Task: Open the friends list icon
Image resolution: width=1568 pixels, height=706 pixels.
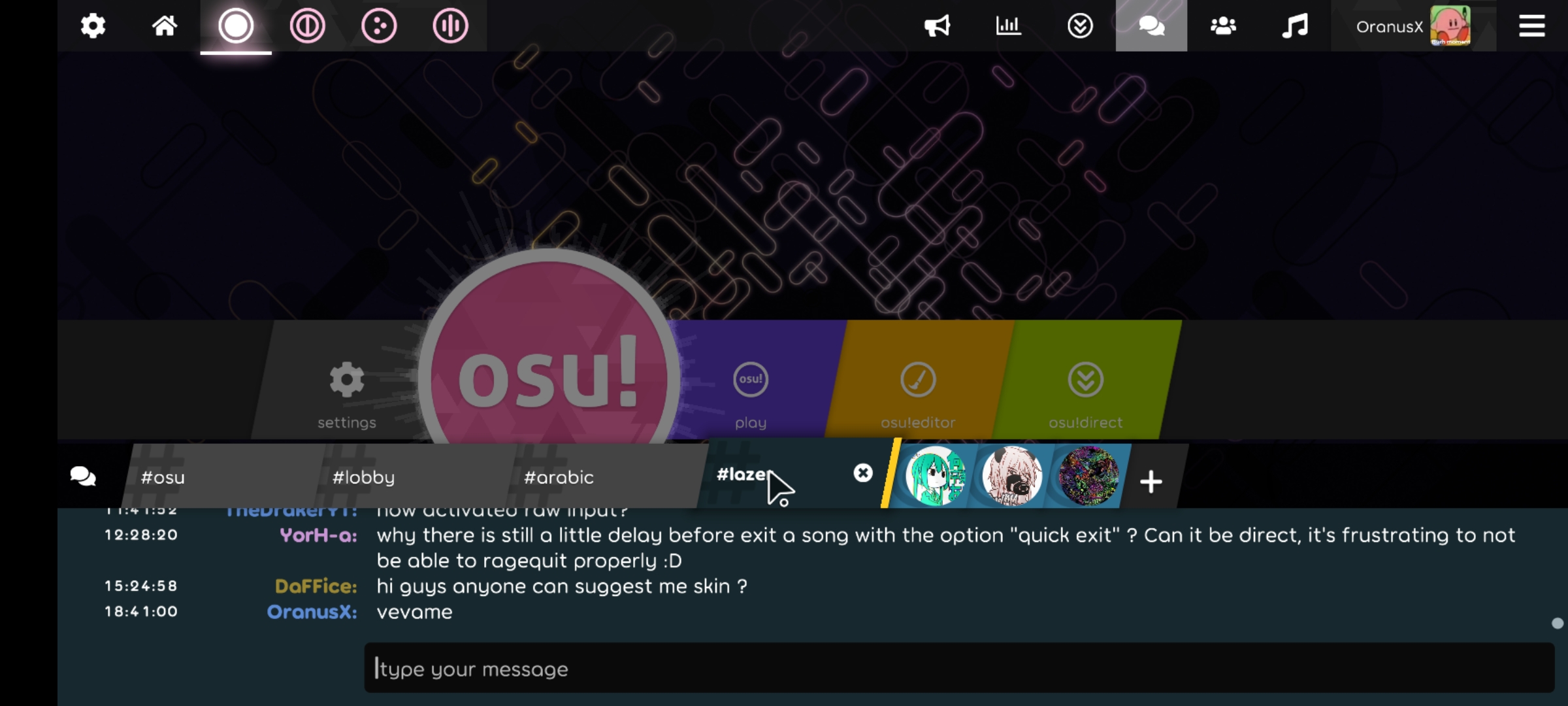Action: click(x=1222, y=25)
